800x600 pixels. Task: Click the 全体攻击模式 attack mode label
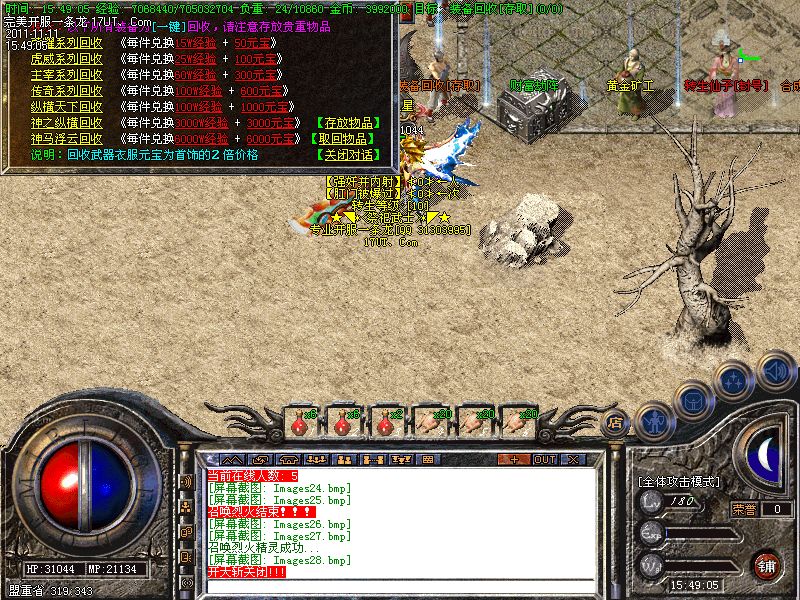[679, 481]
